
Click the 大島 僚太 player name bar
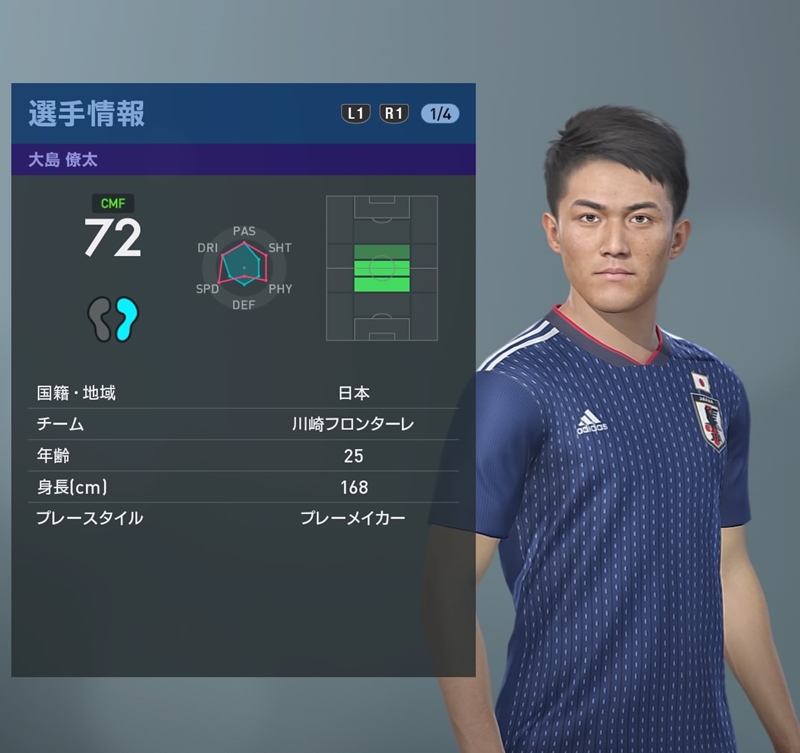point(243,160)
